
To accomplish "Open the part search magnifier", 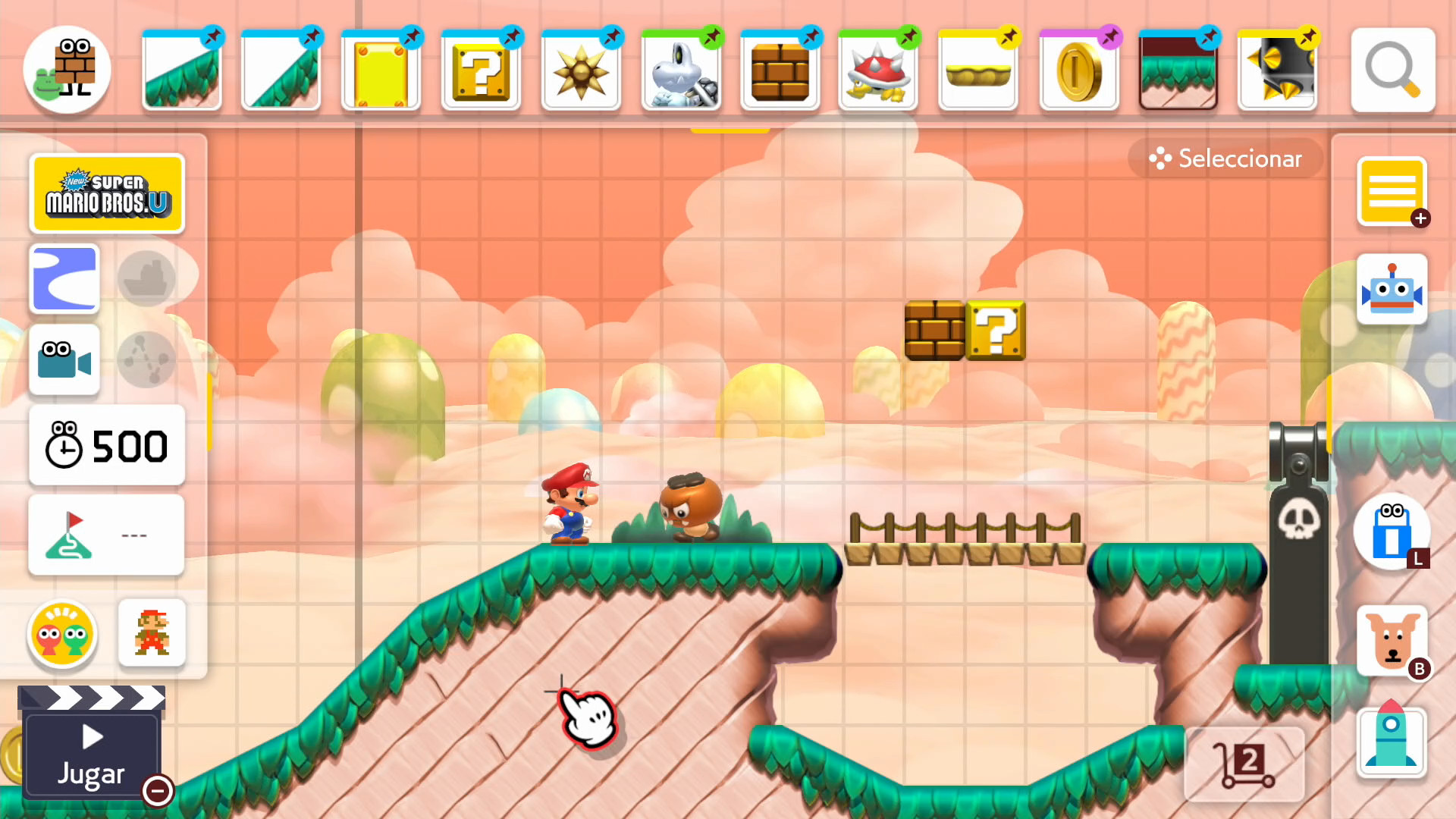I will pyautogui.click(x=1392, y=70).
